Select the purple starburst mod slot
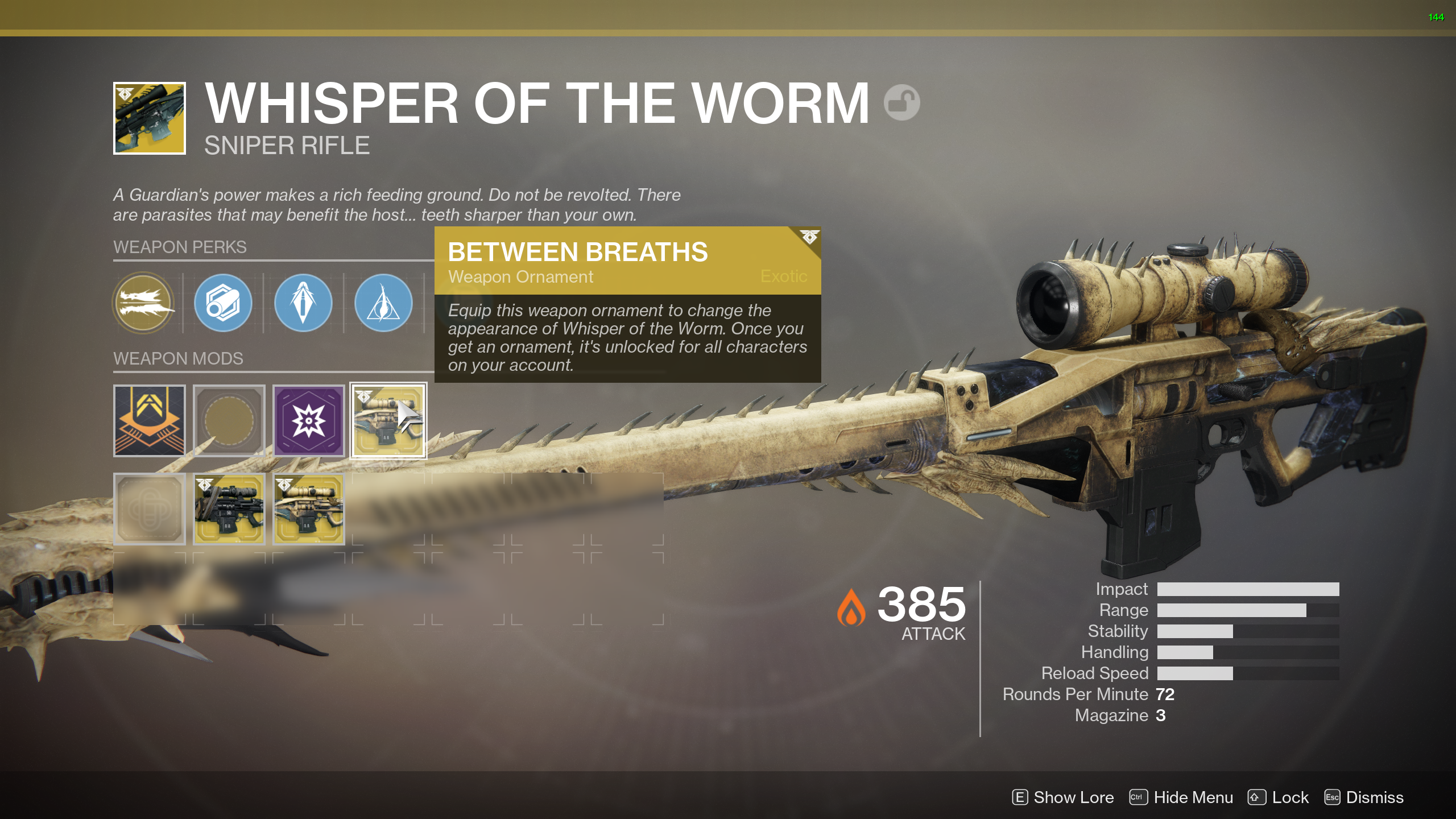The height and width of the screenshot is (819, 1456). click(x=309, y=421)
